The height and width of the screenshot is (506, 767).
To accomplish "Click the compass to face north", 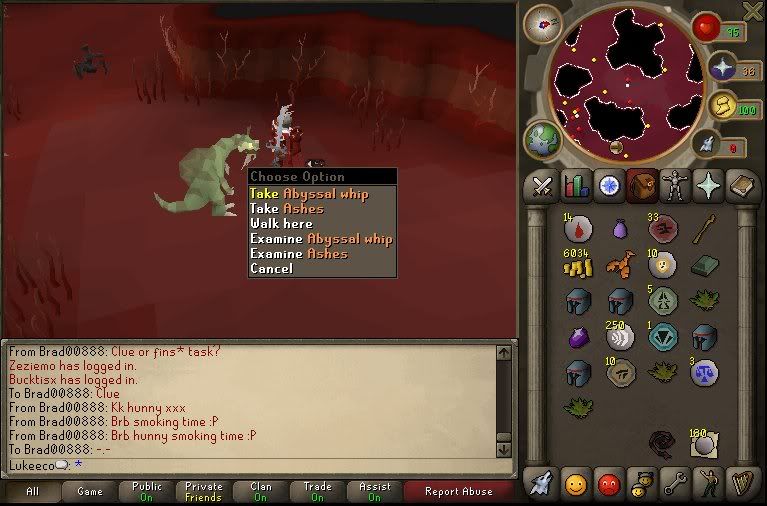I will point(541,23).
